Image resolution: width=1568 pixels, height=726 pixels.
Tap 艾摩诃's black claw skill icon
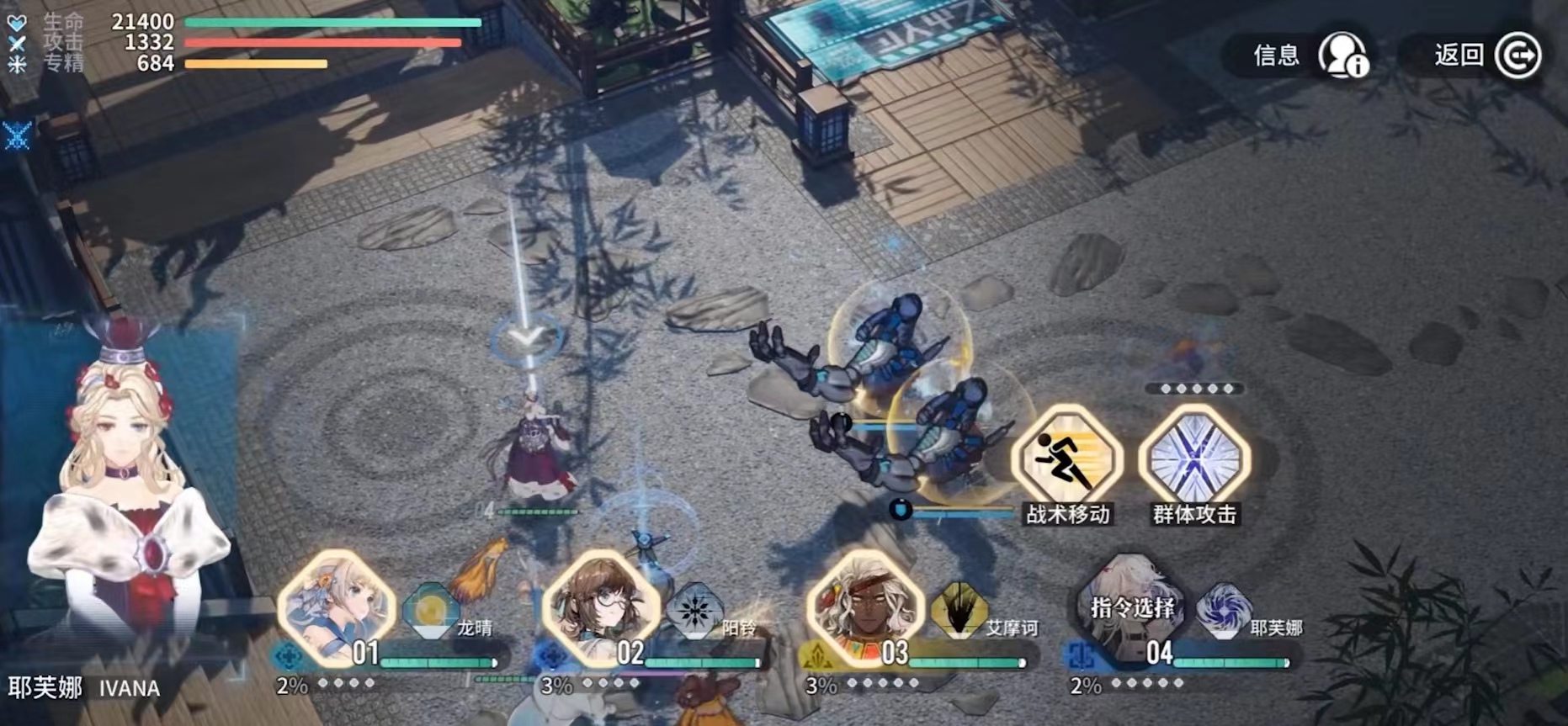(x=959, y=610)
